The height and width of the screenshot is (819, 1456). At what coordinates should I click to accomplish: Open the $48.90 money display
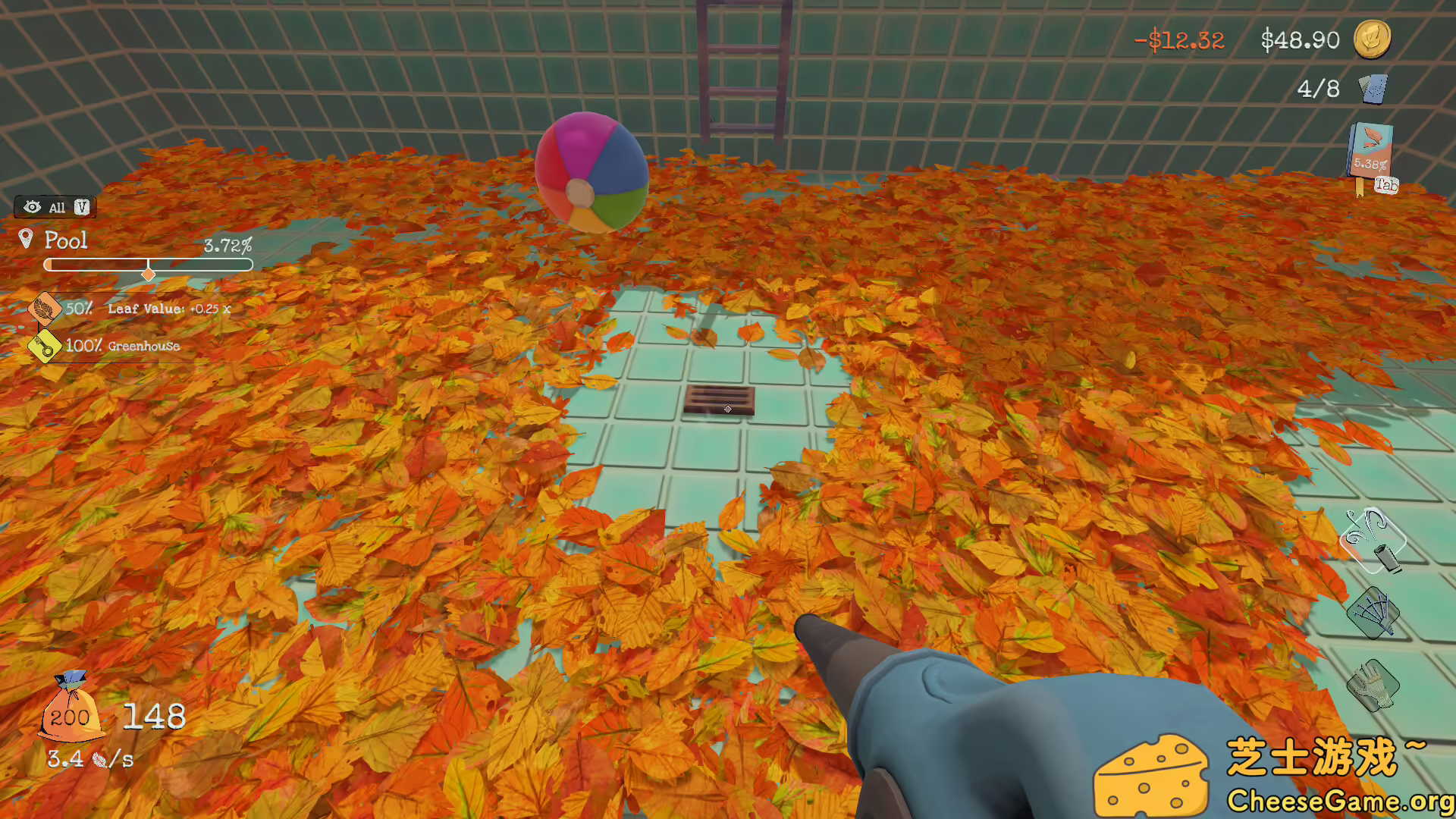point(1298,39)
